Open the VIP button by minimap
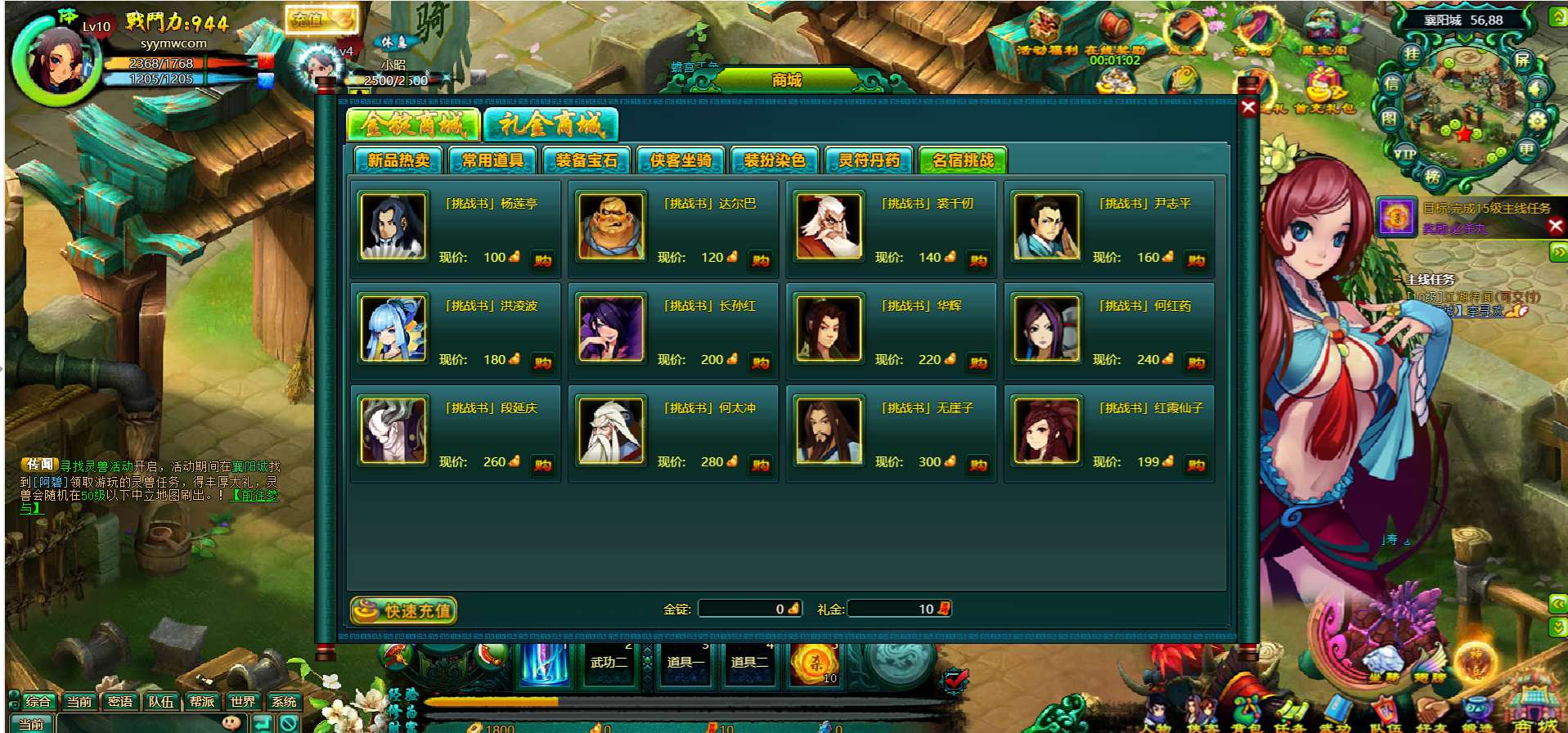1568x733 pixels. 1405,153
